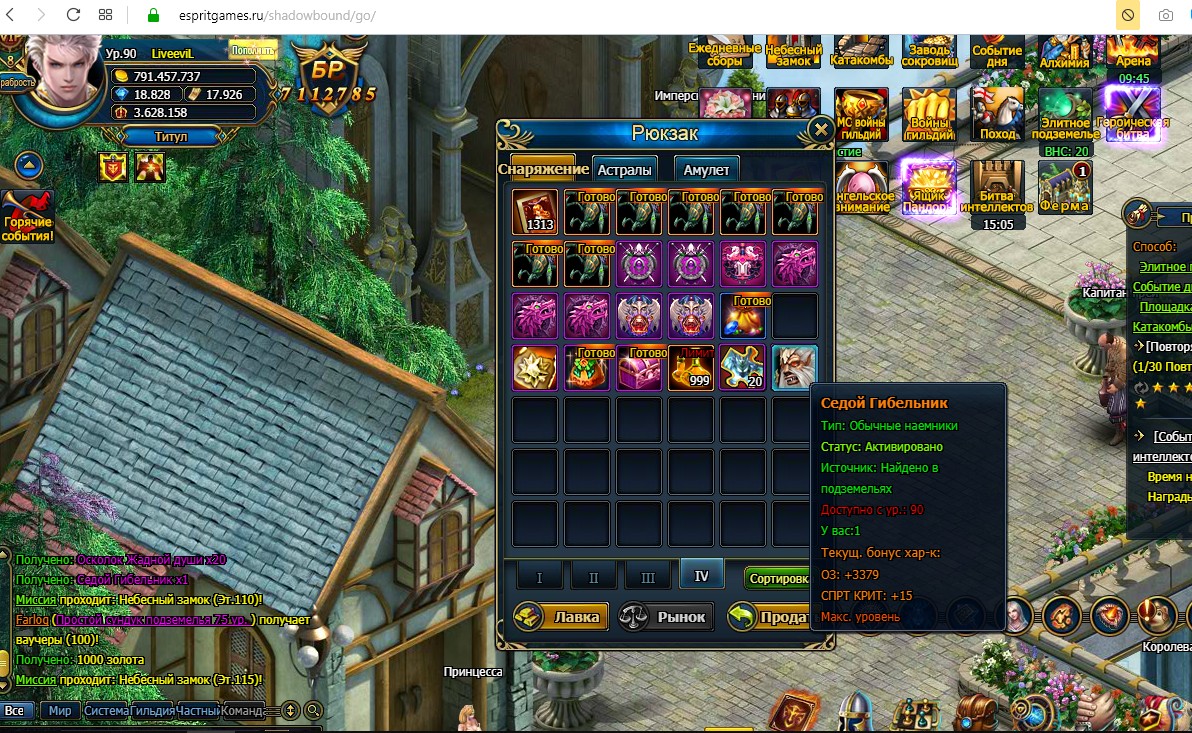Switch to the Астралы tab
The image size is (1192, 733).
(x=625, y=169)
